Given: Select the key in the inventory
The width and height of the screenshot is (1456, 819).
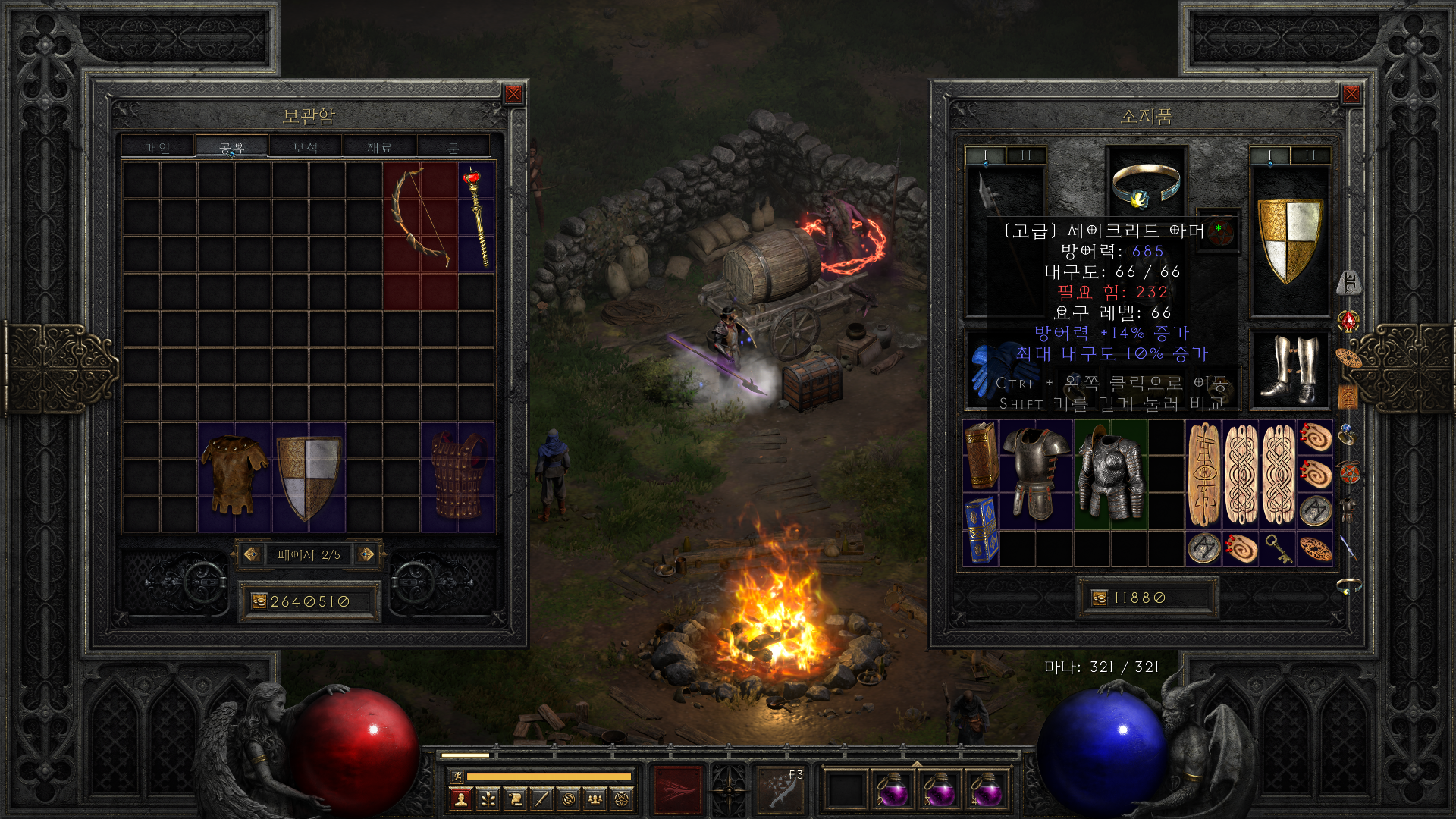Looking at the screenshot, I should [x=1279, y=548].
